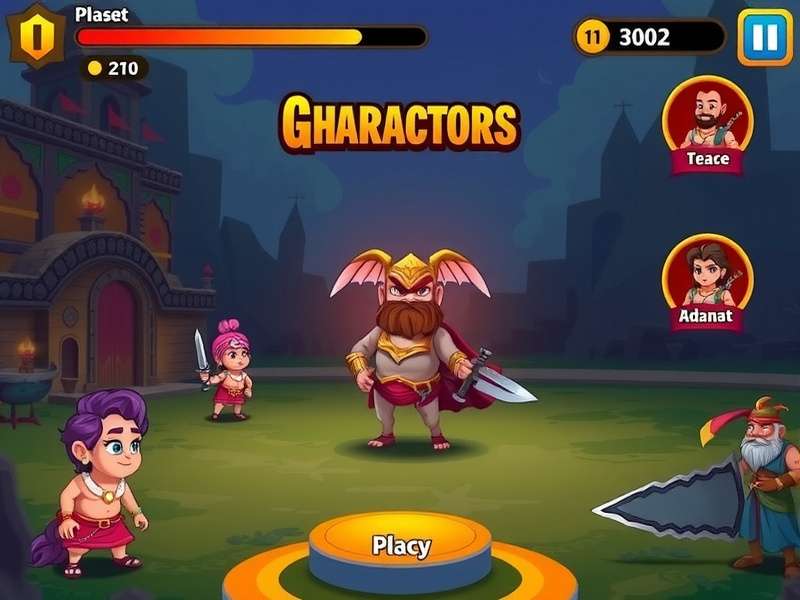Start the match with the Placy button
Viewport: 800px width, 600px height.
coord(400,547)
